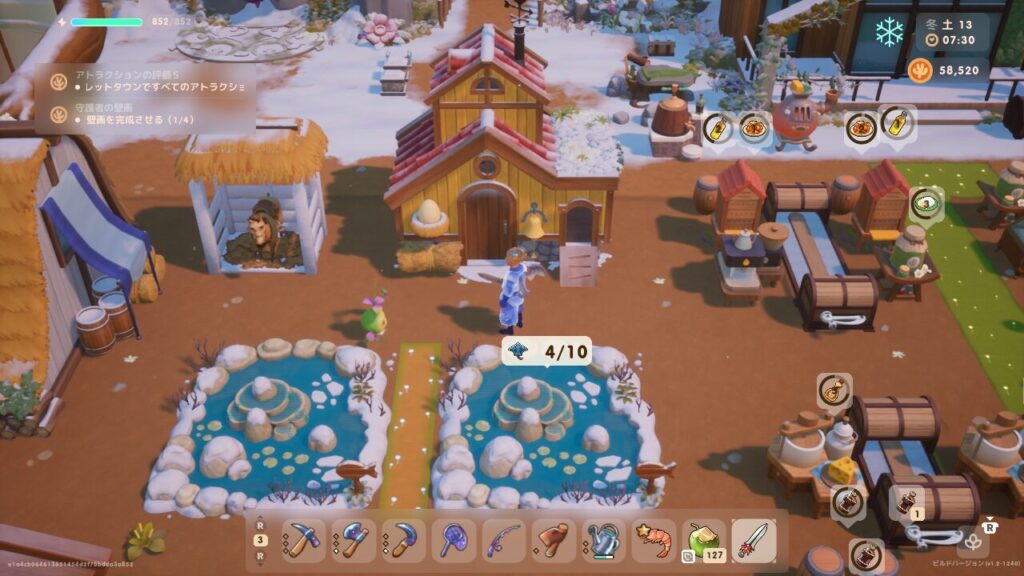Select the purple bug net
The width and height of the screenshot is (1024, 576).
point(453,541)
